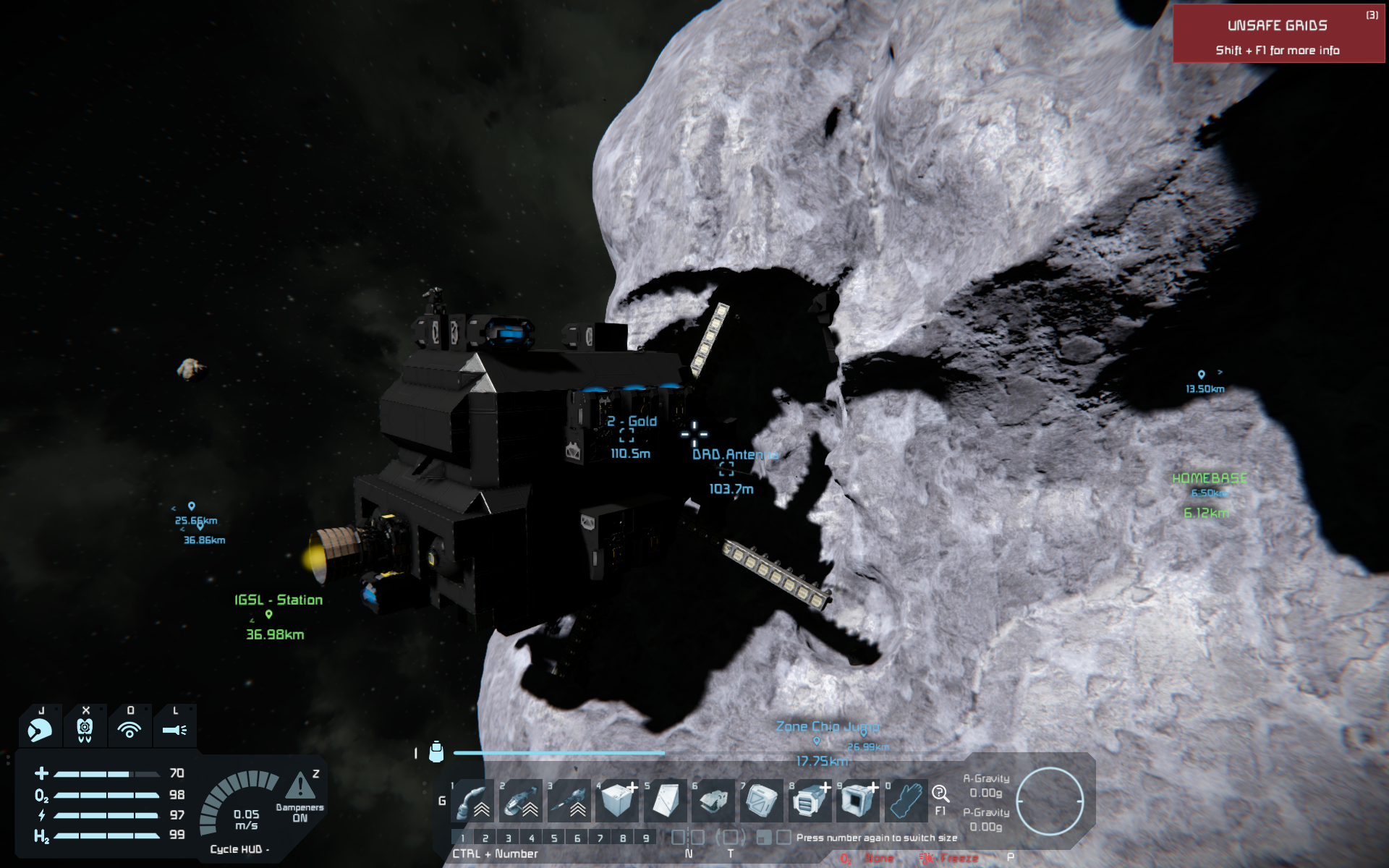Click the IGSL - Station waypoint marker
Screen dimensions: 1389x868
[x=268, y=615]
